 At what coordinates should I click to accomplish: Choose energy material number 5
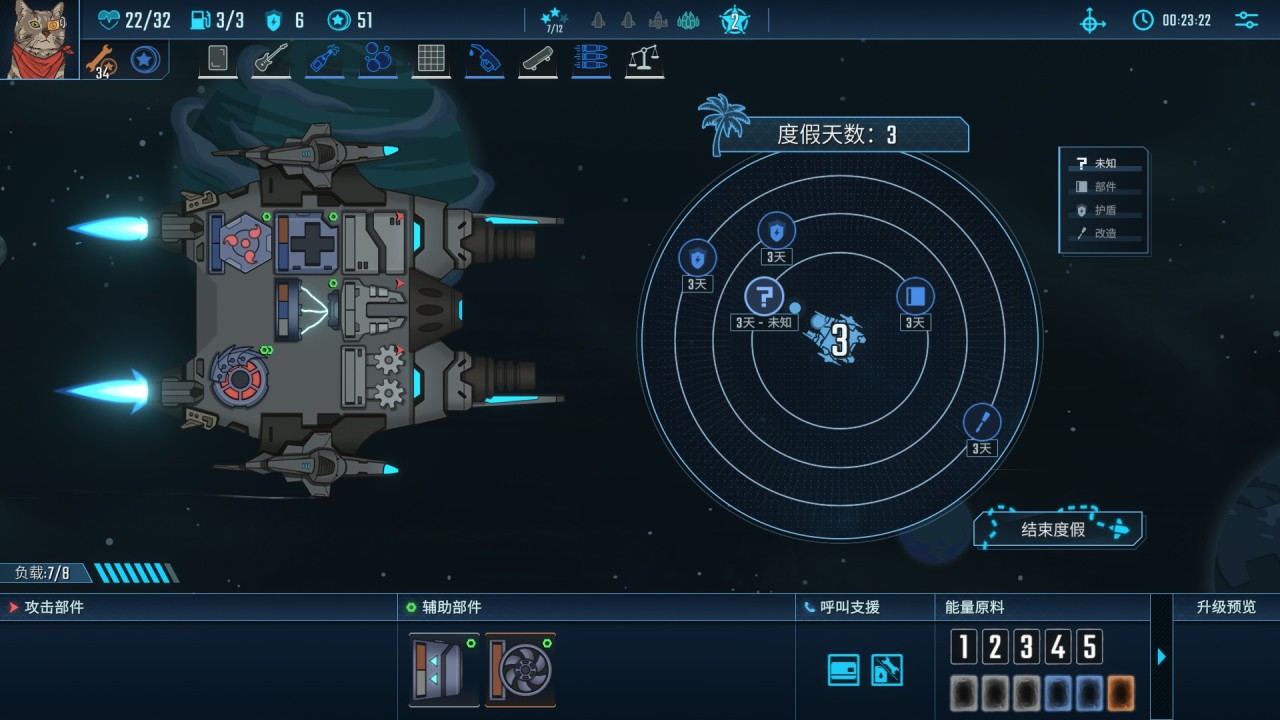[x=1090, y=647]
